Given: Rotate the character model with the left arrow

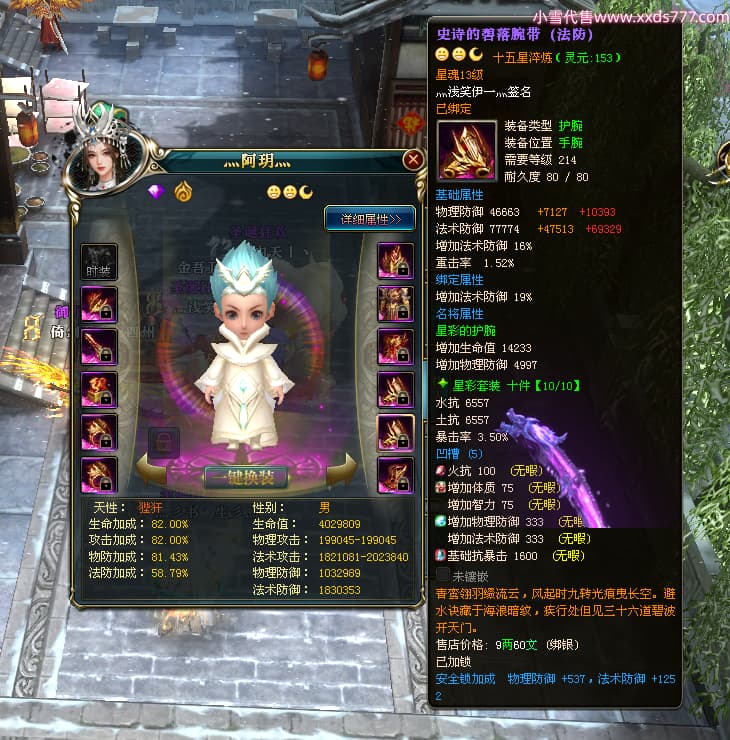Looking at the screenshot, I should pos(156,475).
